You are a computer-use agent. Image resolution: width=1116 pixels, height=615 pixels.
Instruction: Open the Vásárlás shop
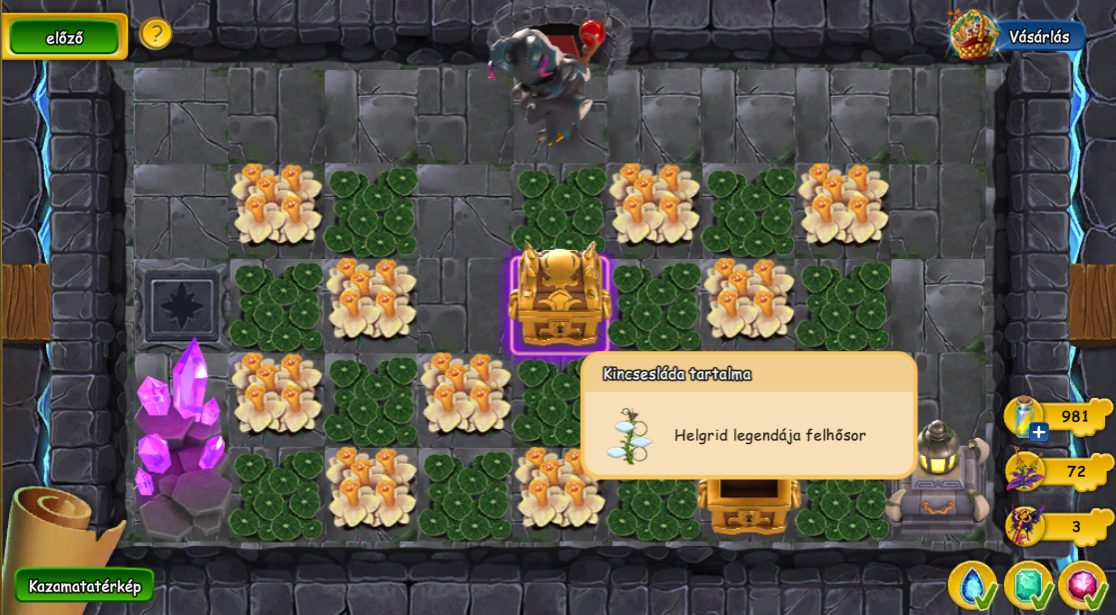click(1037, 37)
